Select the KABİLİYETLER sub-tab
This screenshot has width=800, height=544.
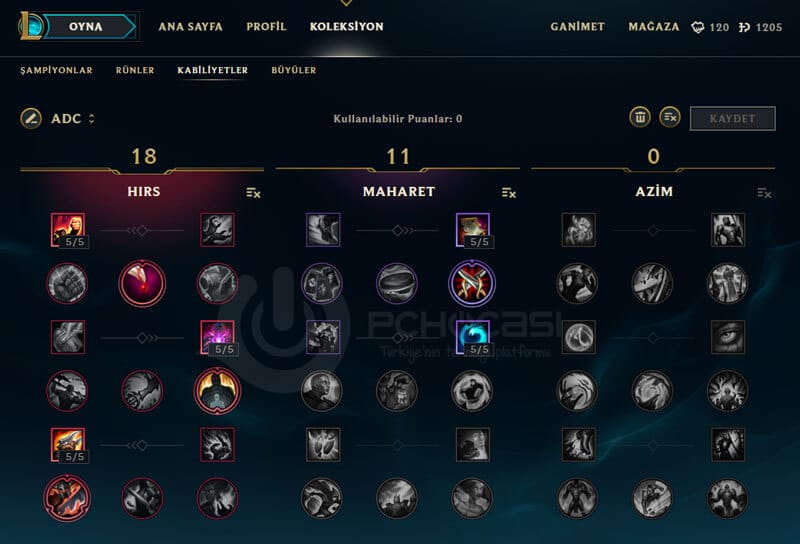pos(212,71)
